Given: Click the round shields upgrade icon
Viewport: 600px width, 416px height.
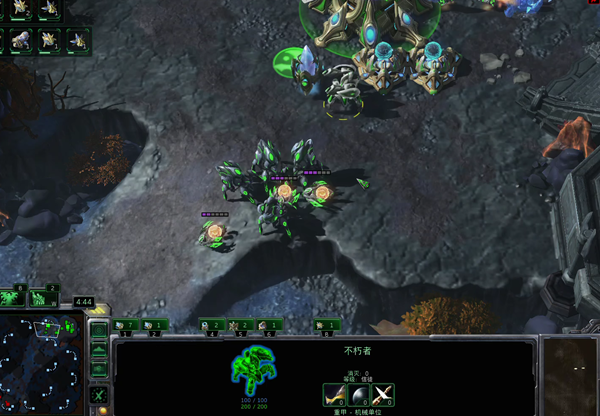Looking at the screenshot, I should [x=358, y=395].
